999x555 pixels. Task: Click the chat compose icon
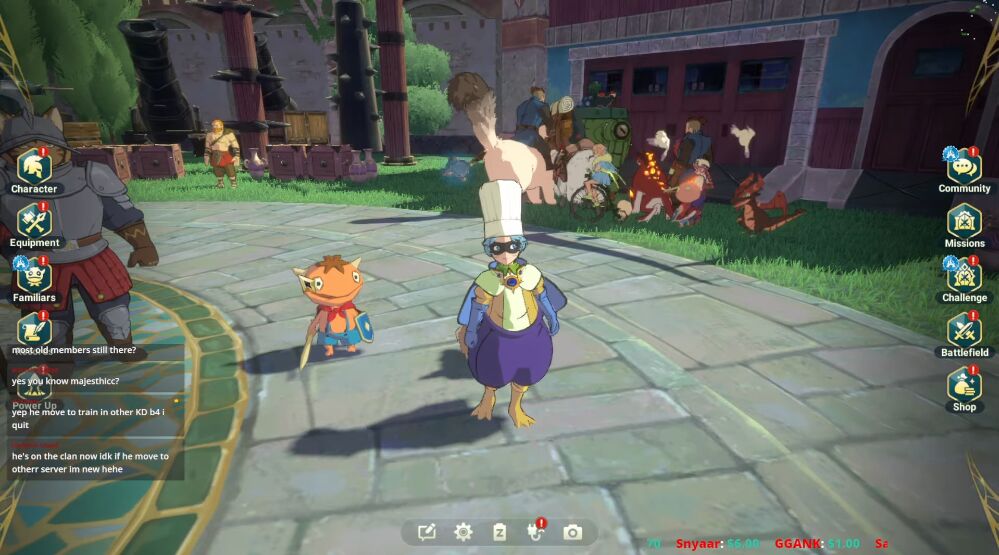tap(427, 532)
